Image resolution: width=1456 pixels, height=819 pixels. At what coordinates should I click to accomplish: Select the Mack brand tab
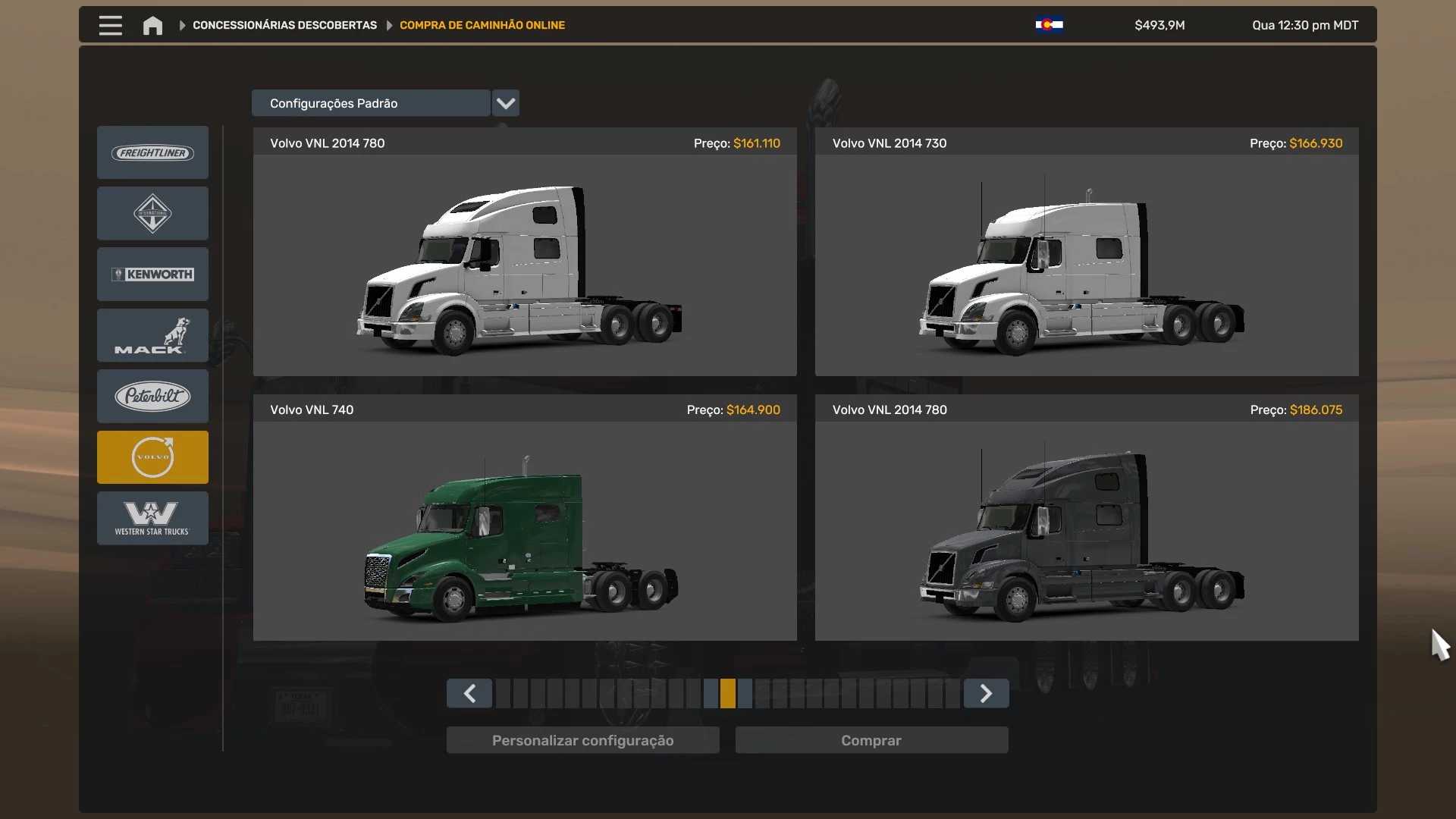tap(152, 335)
